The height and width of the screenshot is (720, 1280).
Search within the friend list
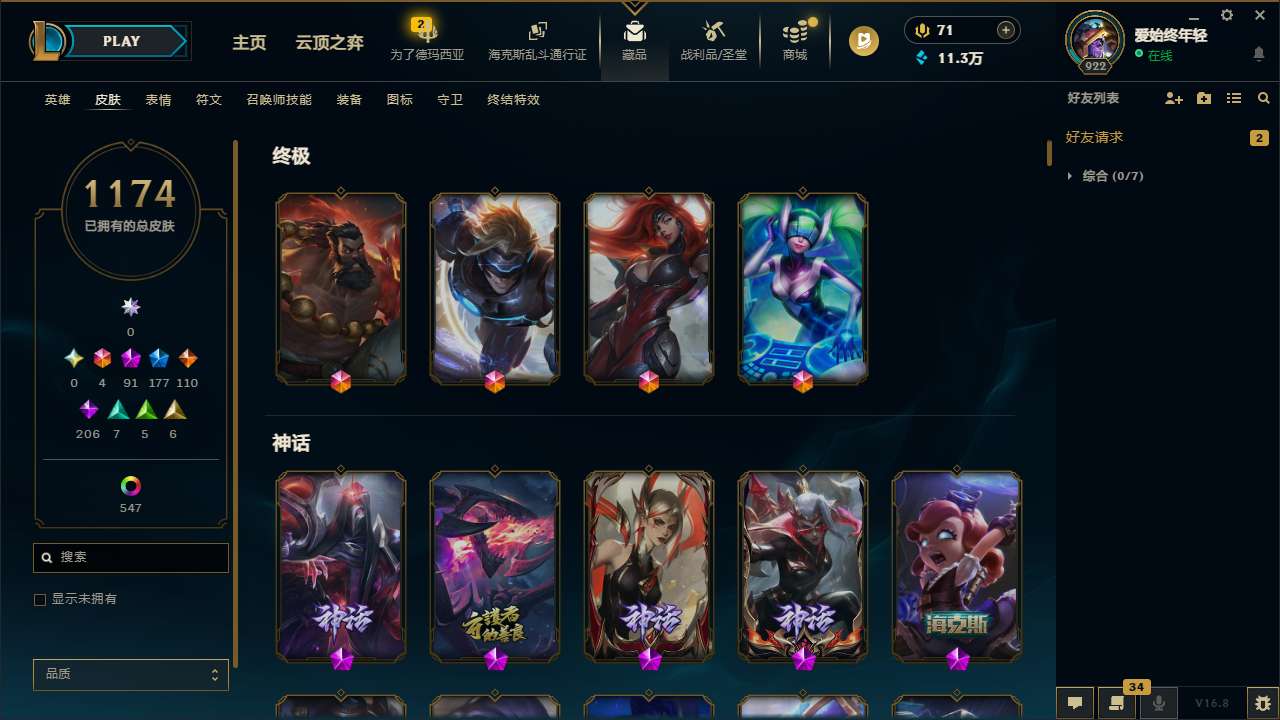[1262, 98]
